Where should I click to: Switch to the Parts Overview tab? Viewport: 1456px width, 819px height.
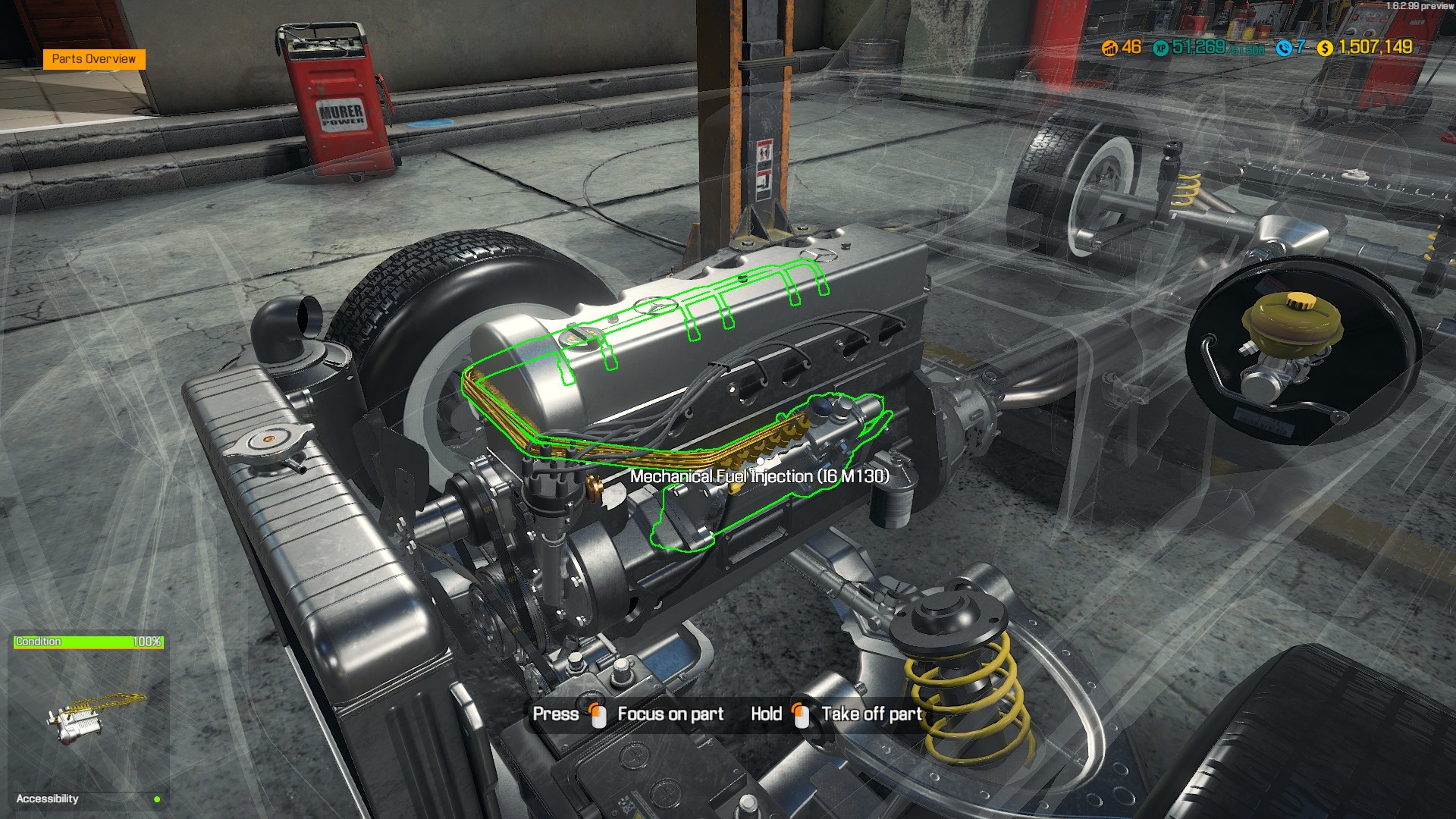click(x=95, y=58)
